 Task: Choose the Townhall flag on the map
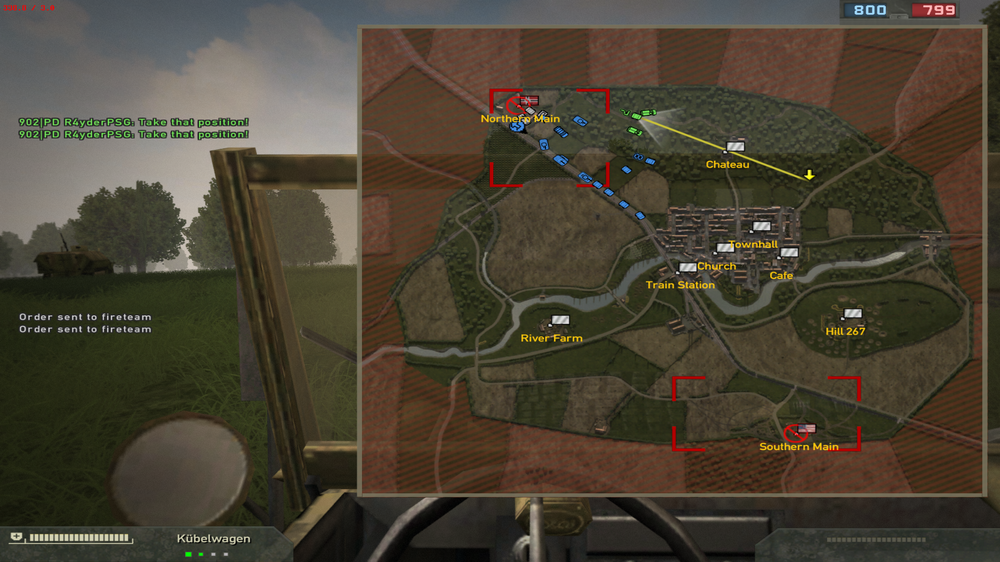(762, 228)
